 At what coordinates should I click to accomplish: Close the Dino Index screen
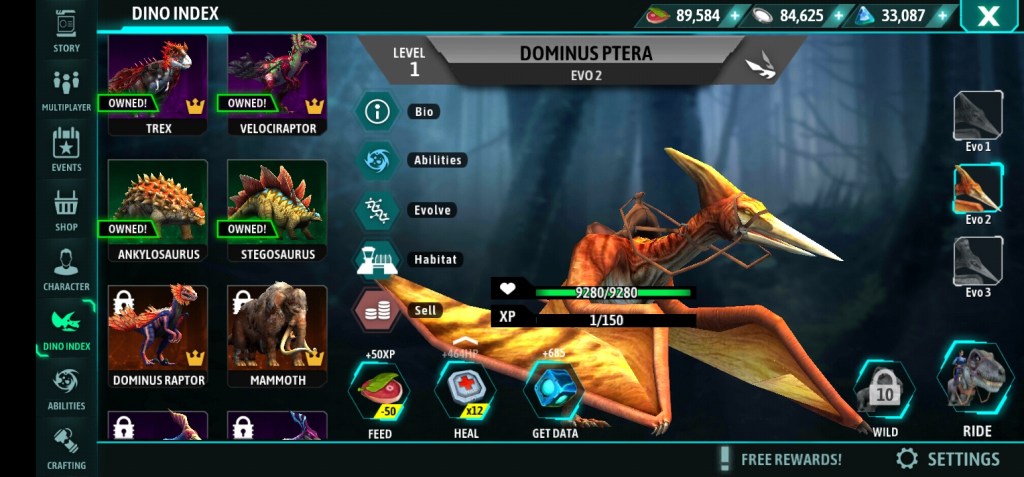tap(988, 16)
